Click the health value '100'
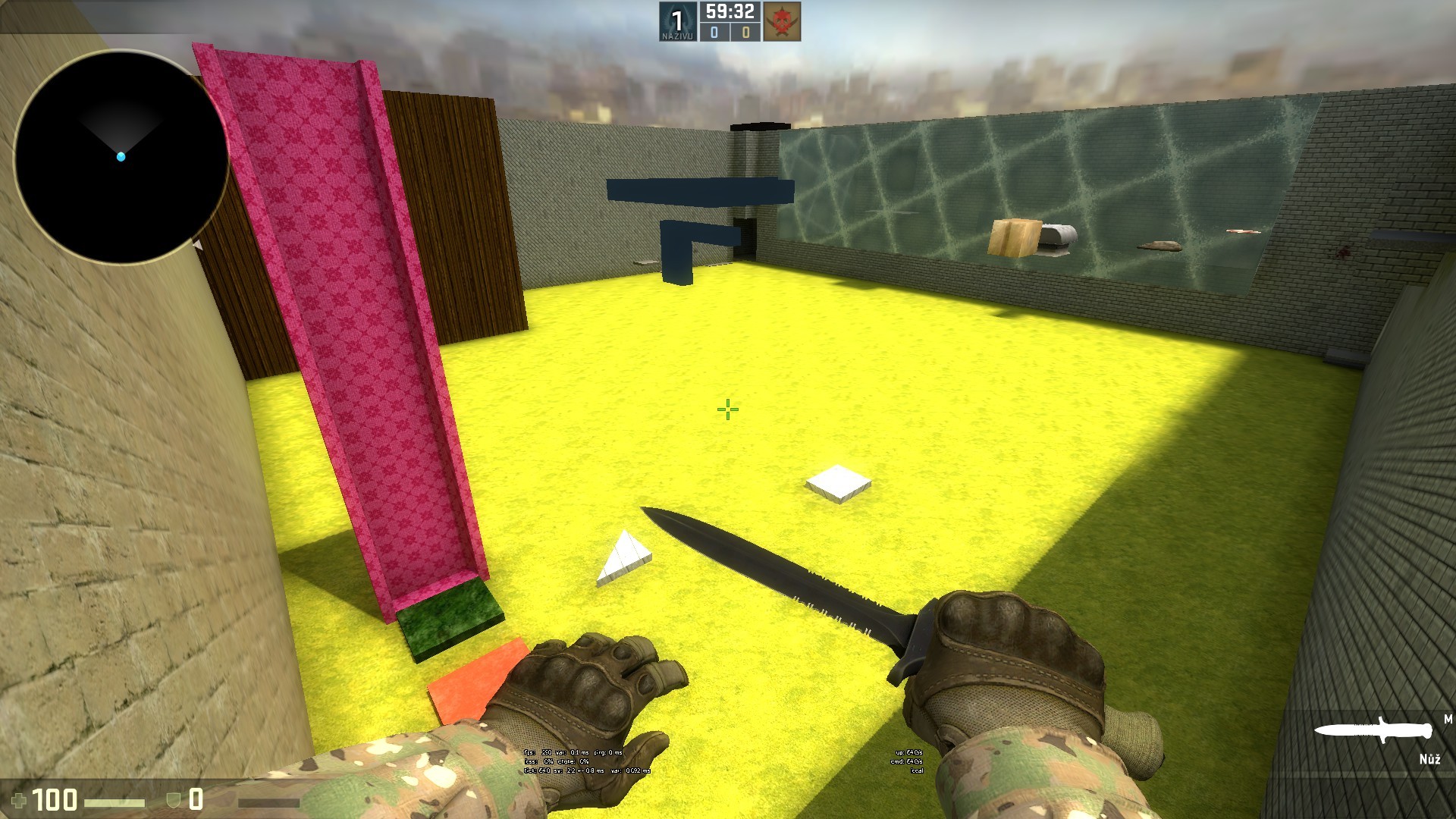This screenshot has width=1456, height=819. 57,799
